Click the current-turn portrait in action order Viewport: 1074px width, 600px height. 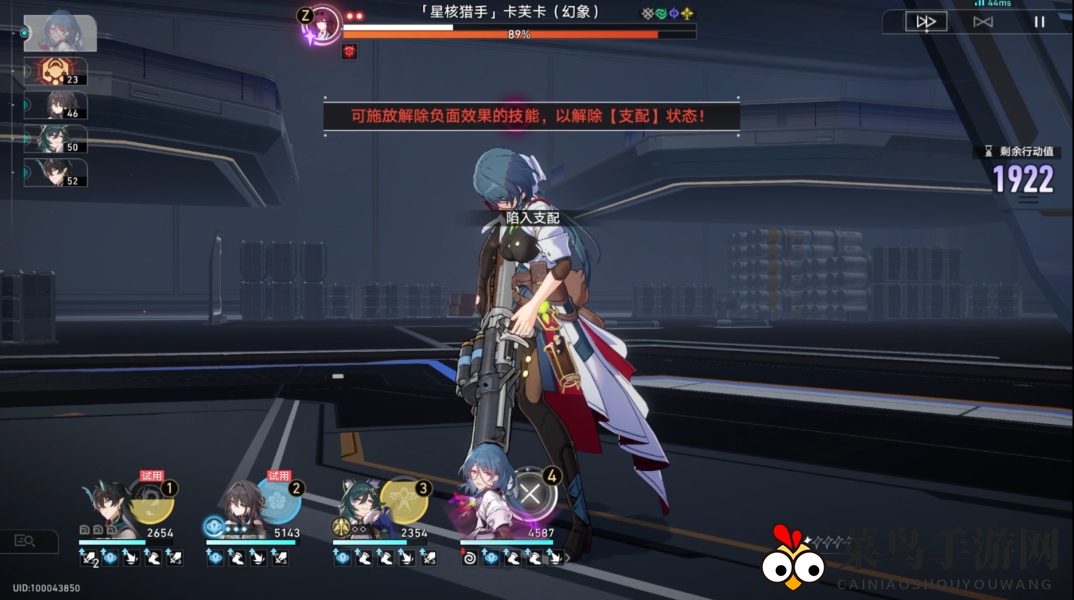point(60,33)
